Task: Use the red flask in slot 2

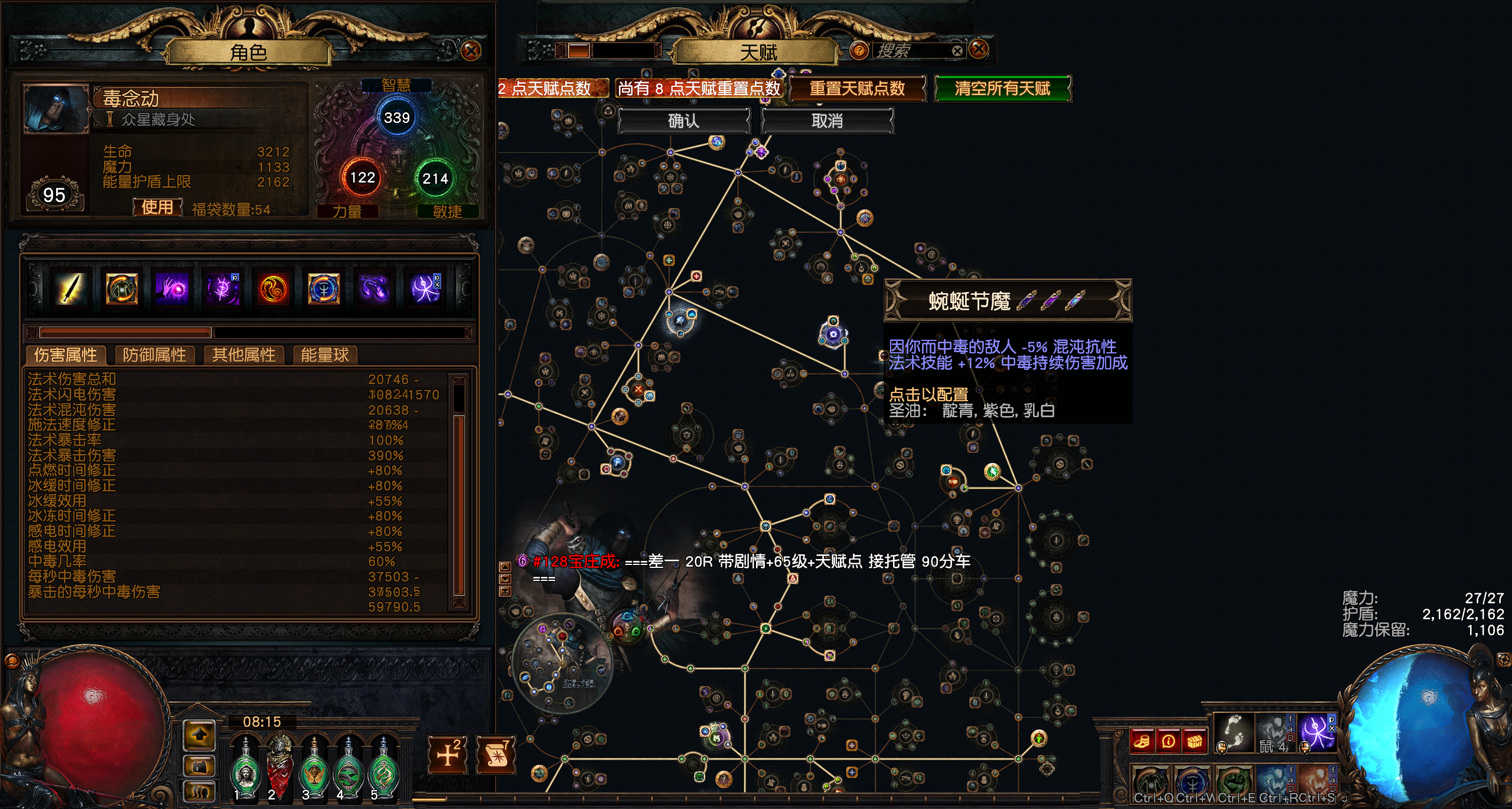Action: (280, 766)
